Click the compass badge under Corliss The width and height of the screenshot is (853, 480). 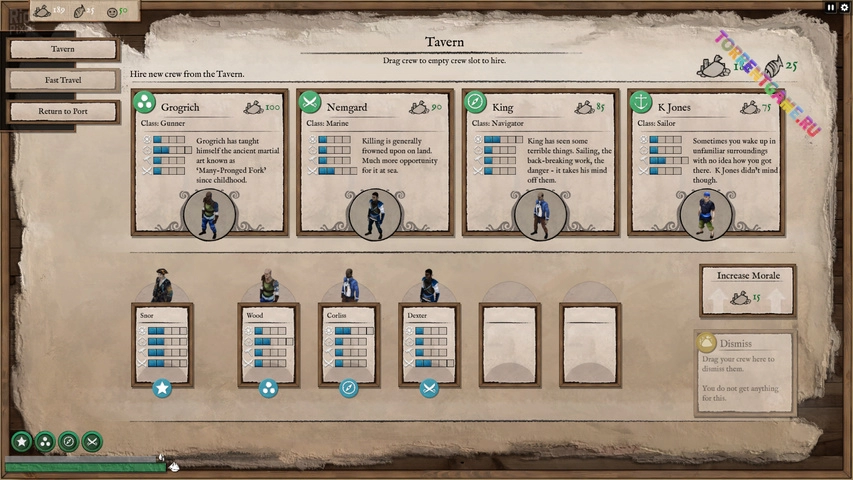tap(349, 388)
